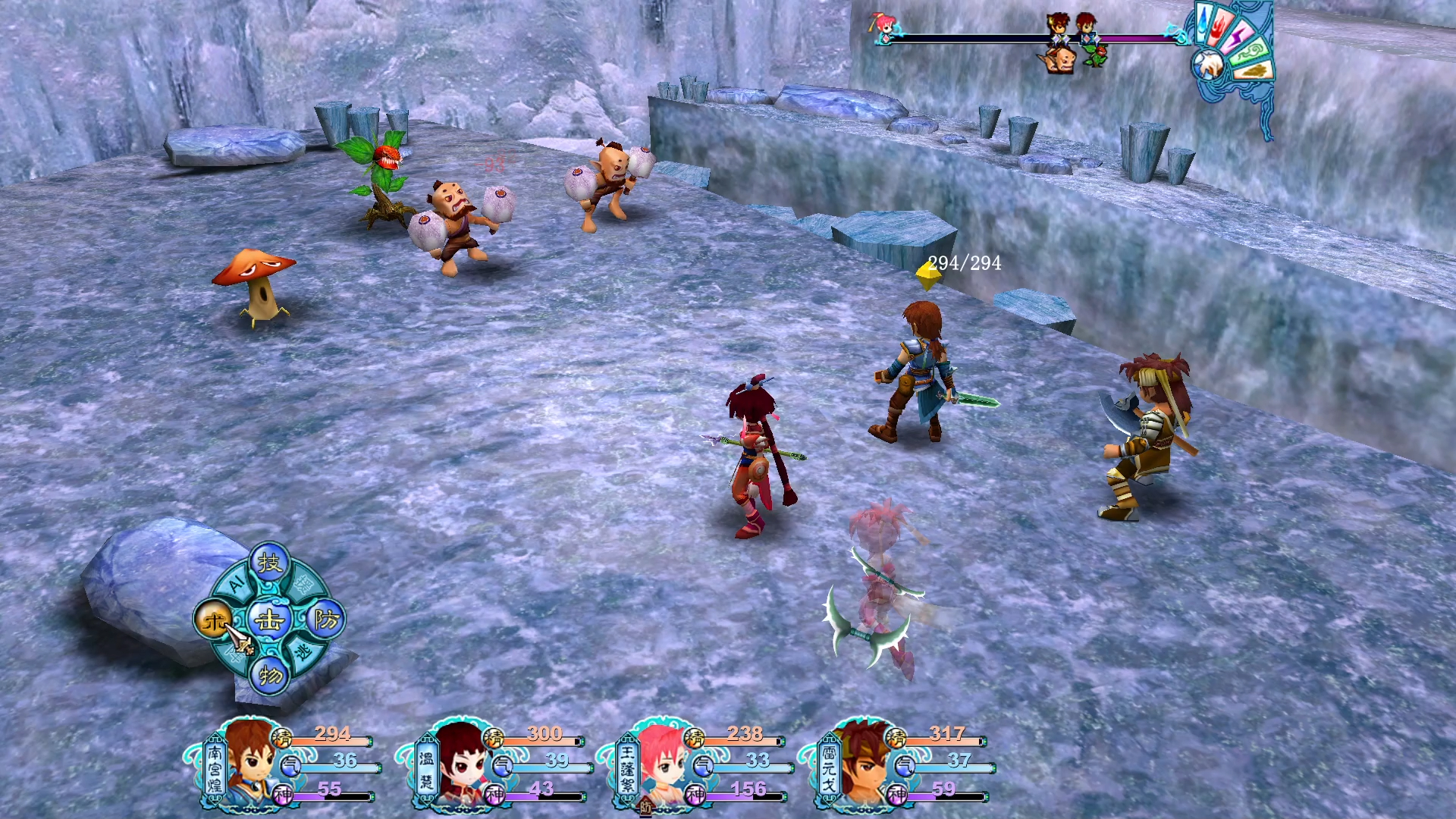1456x819 pixels.
Task: Choose the 击 attack command in the wheel center
Action: pos(269,621)
